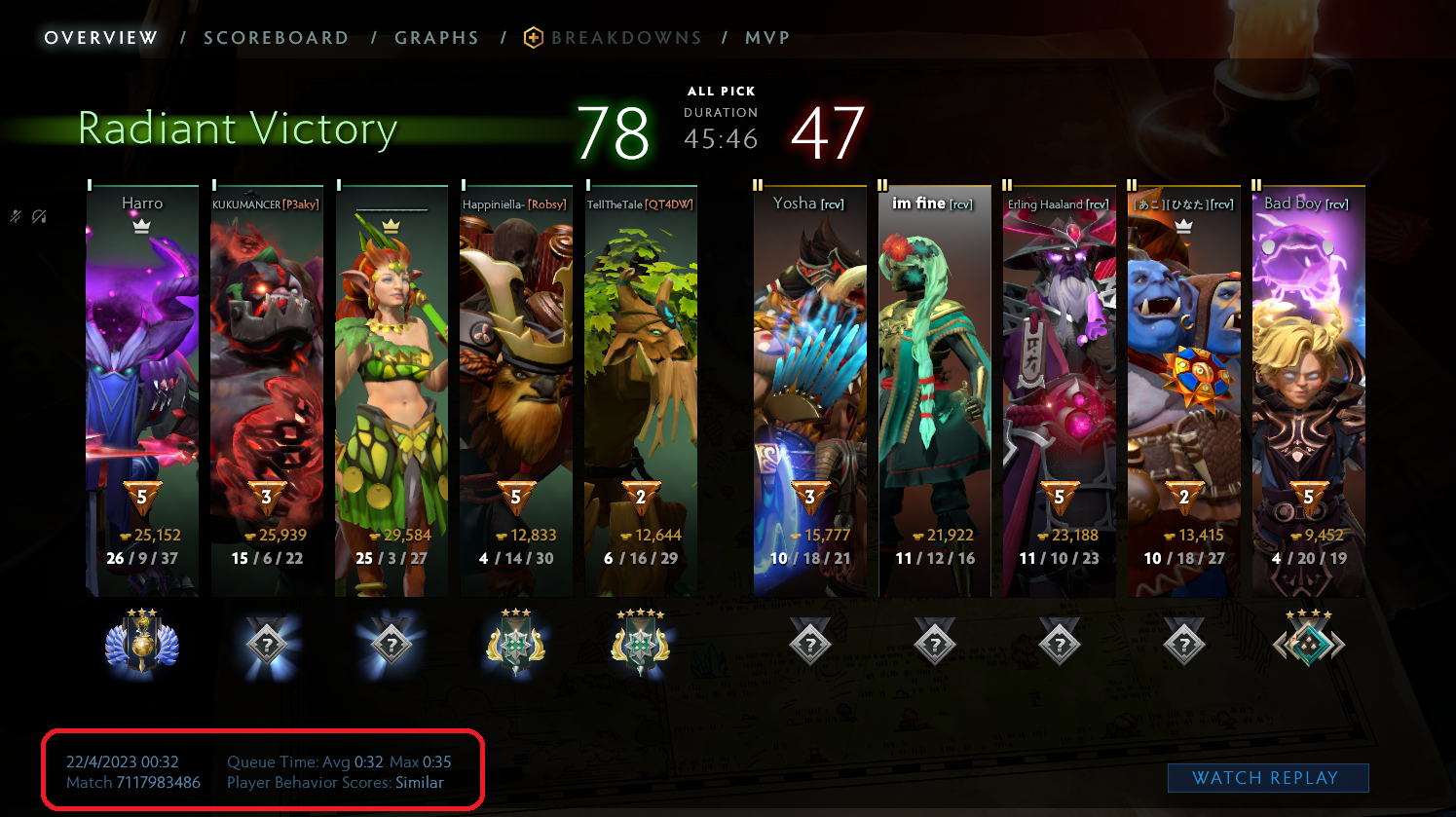Select the MVP tab

767,37
